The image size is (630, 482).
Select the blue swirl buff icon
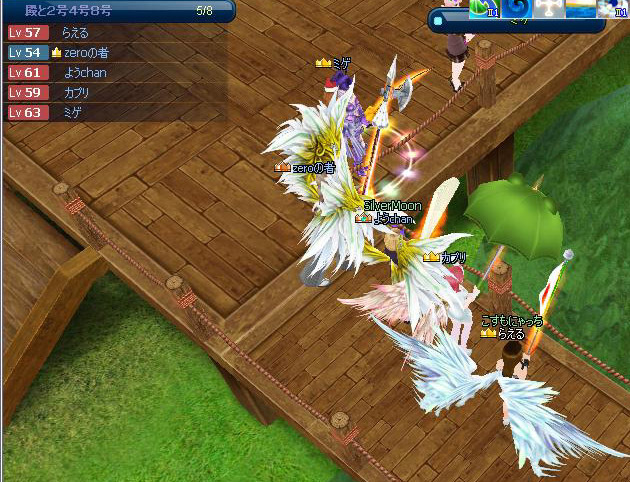point(518,9)
